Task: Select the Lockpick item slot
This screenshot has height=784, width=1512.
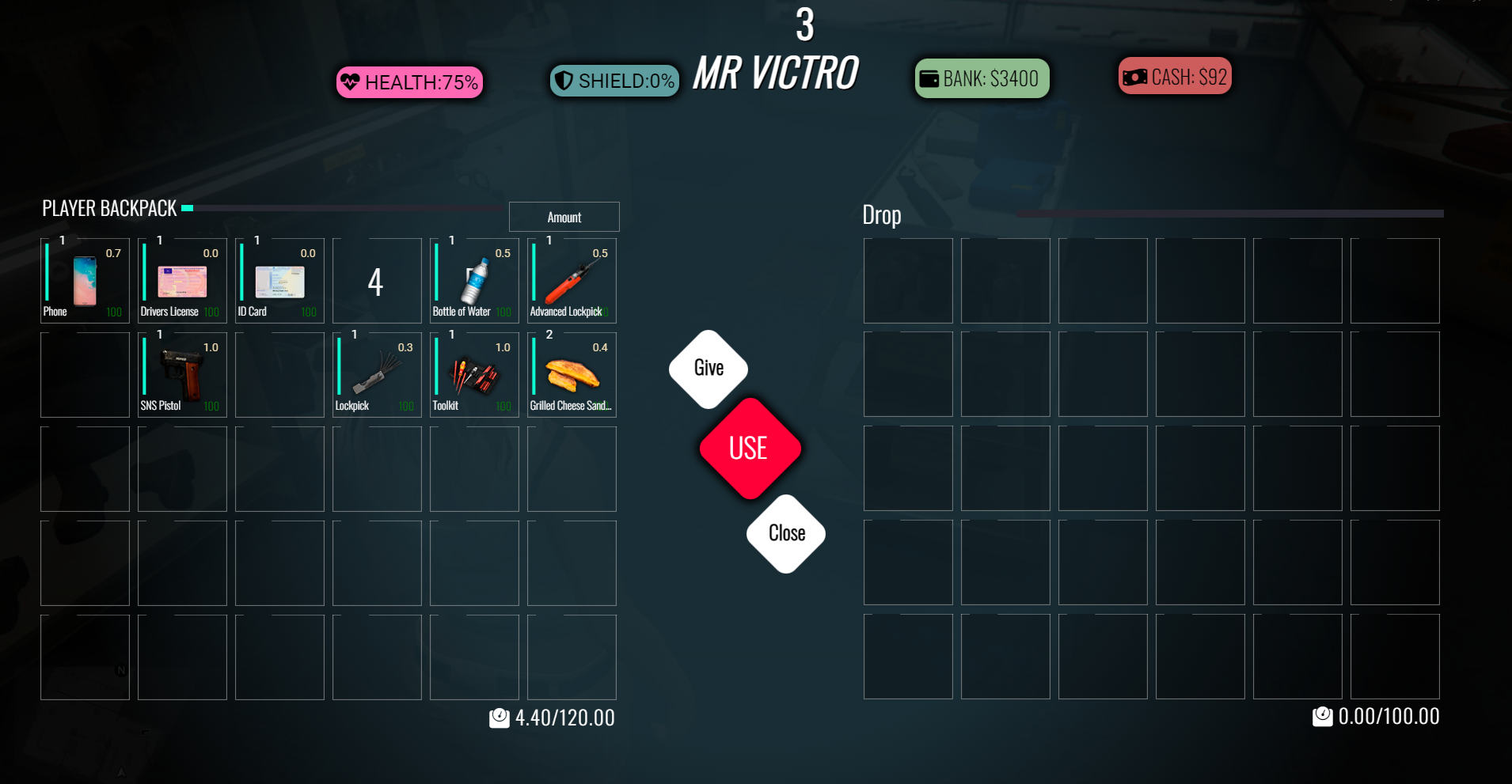Action: [377, 375]
